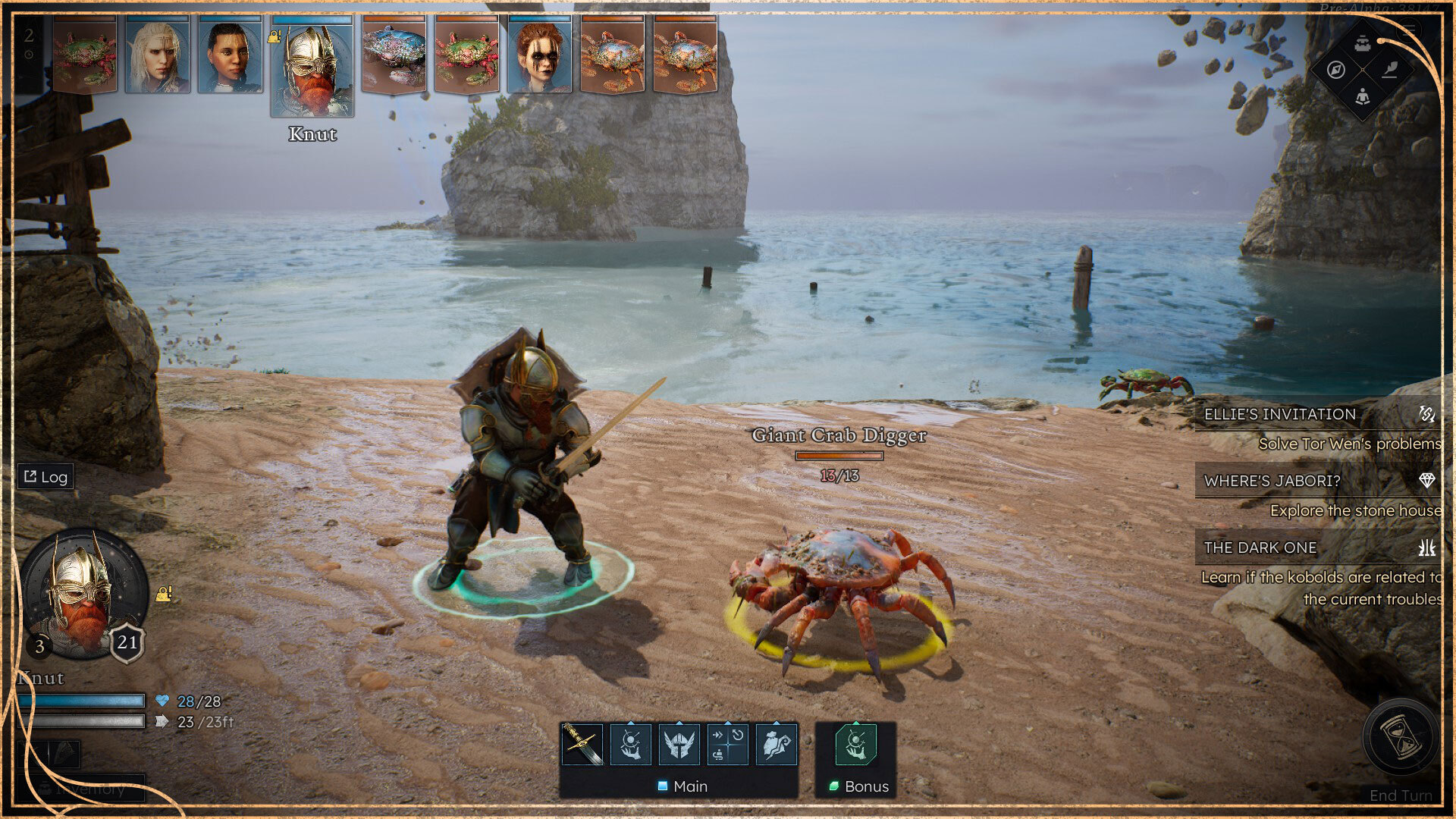Select Knut's portrait in the turn order
Screen dimensions: 1456x819
(312, 68)
